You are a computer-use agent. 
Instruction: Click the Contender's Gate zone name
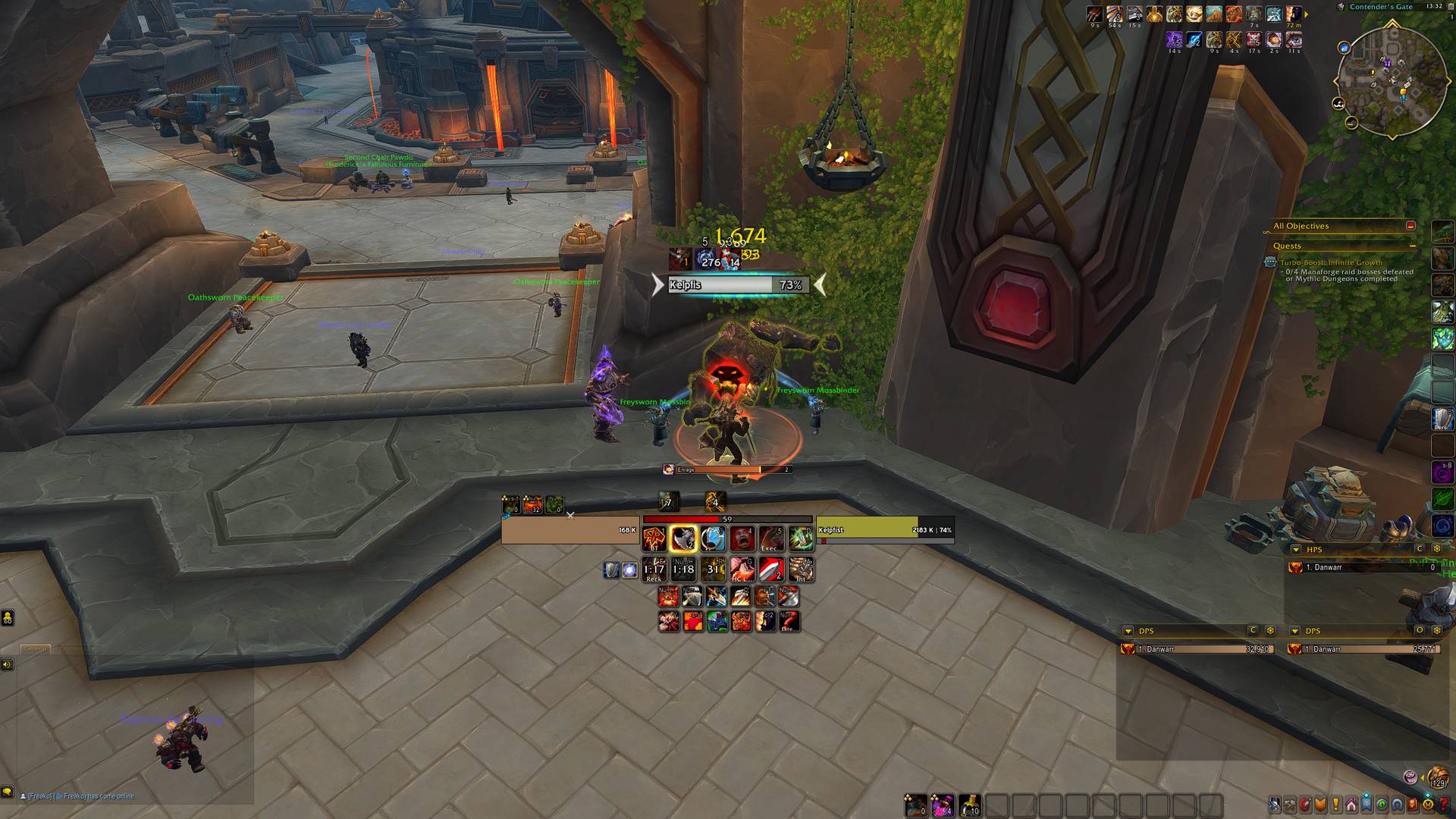point(1381,7)
